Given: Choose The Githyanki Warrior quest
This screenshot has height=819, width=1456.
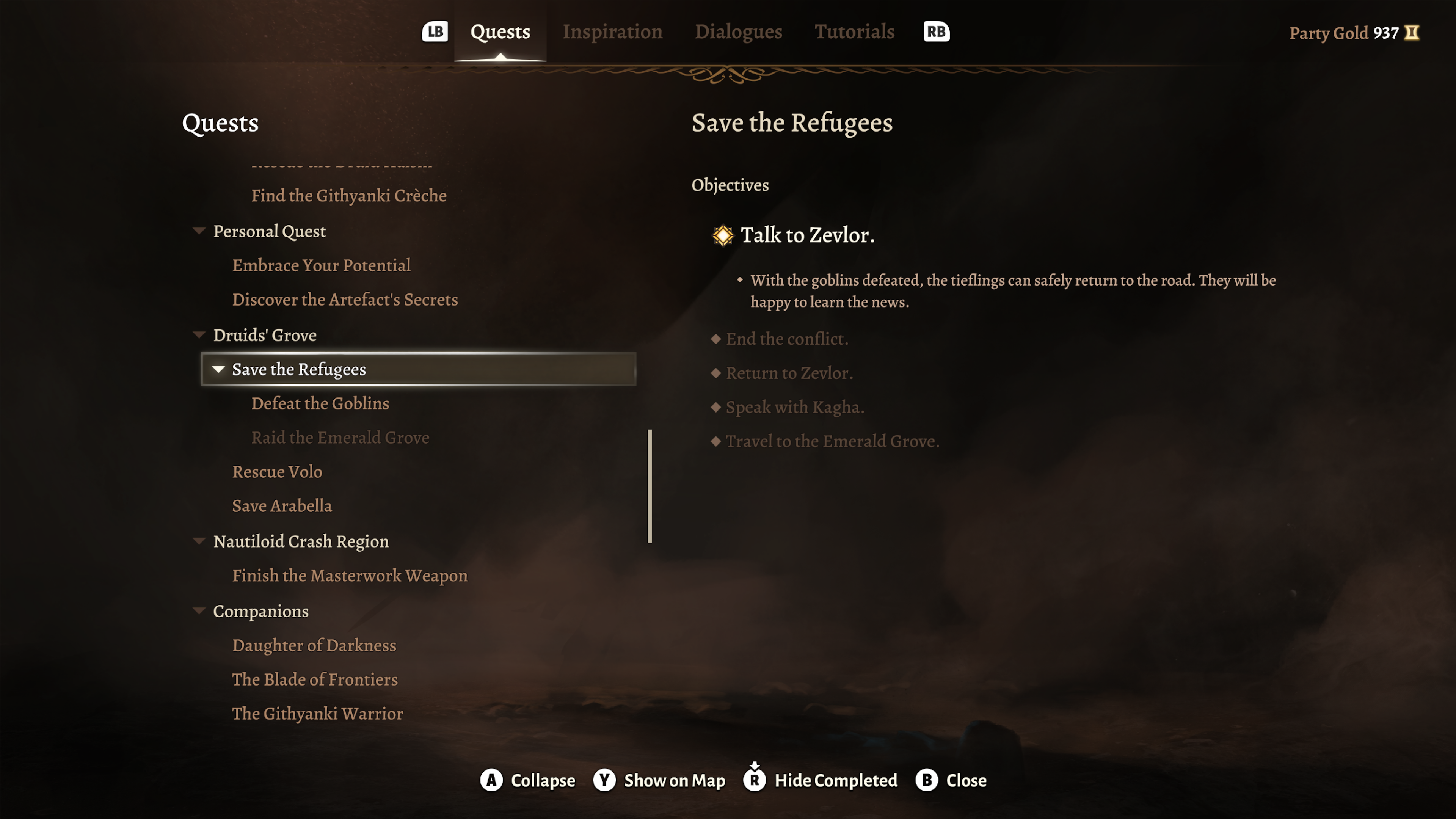Looking at the screenshot, I should [317, 714].
